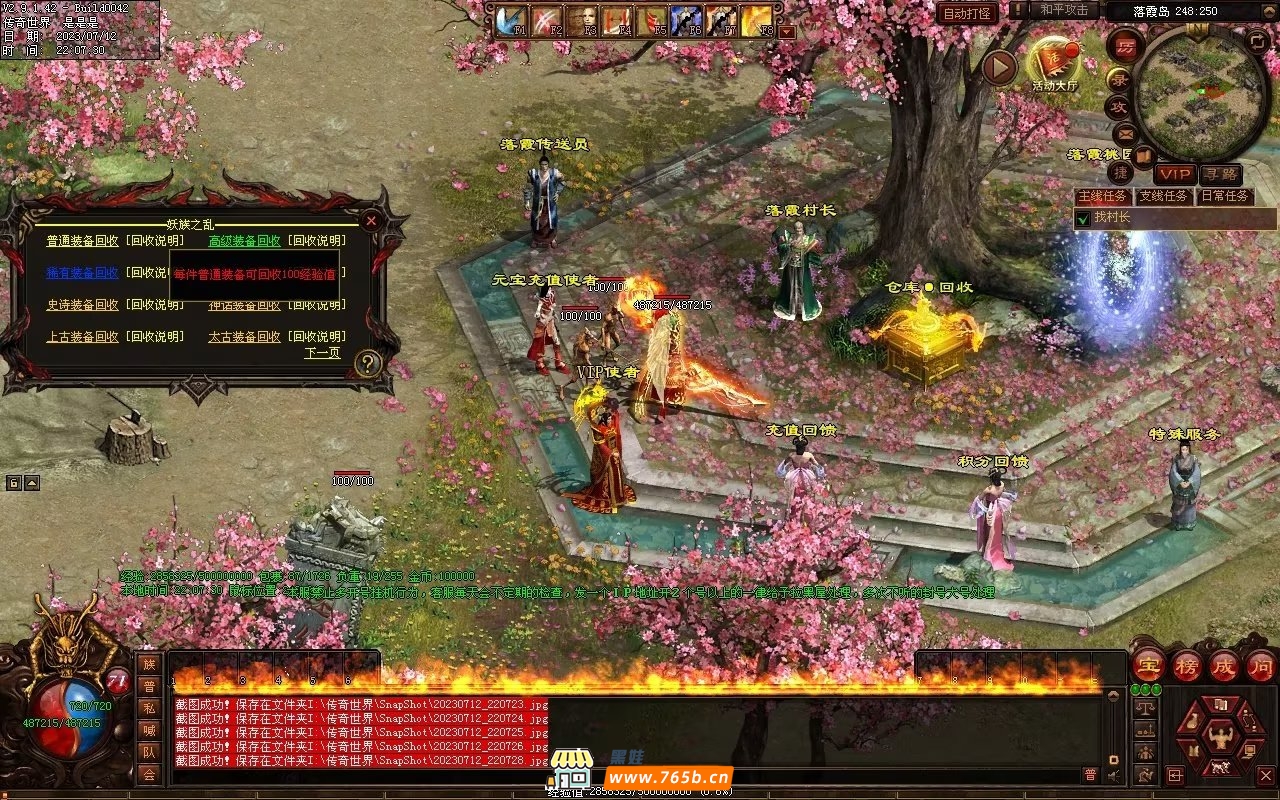The height and width of the screenshot is (800, 1280).
Task: Open the VIP button under the minimap
Action: point(1175,174)
